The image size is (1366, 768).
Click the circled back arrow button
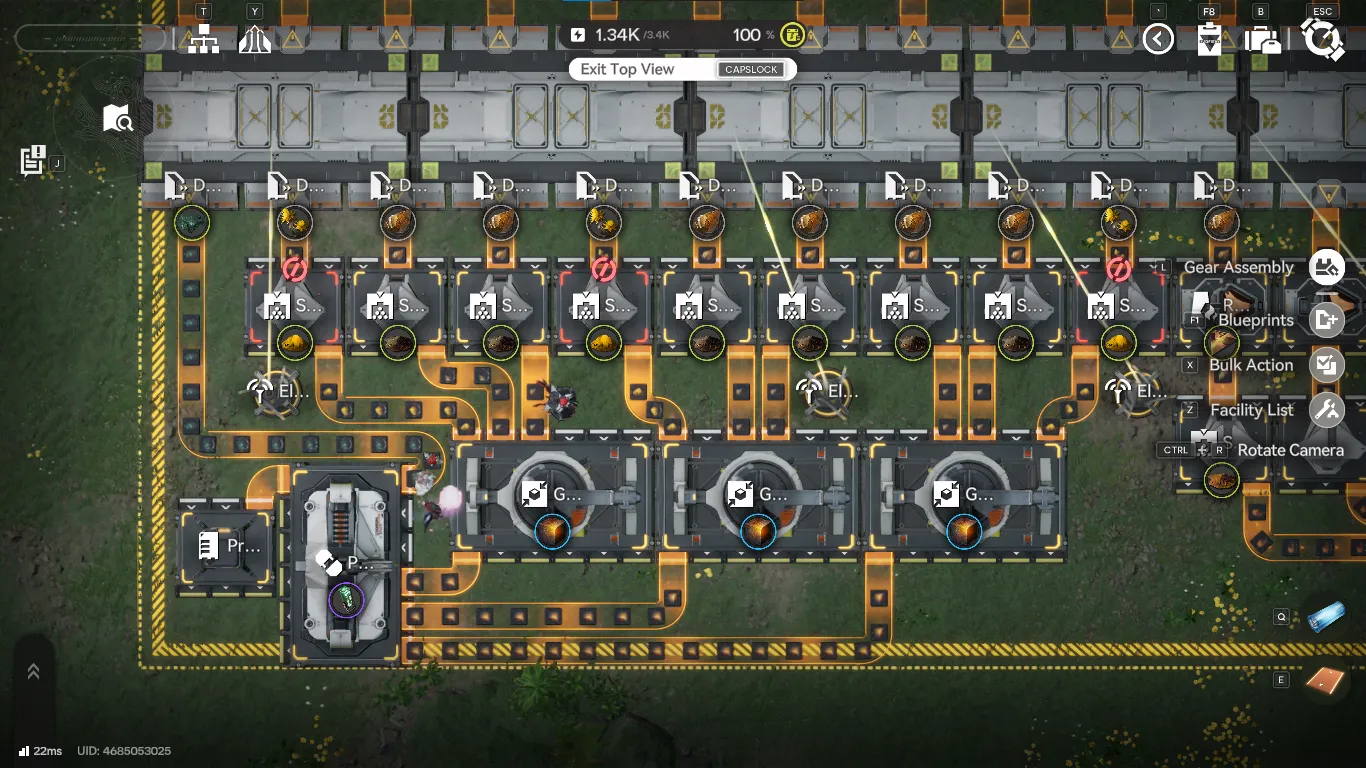[x=1158, y=39]
